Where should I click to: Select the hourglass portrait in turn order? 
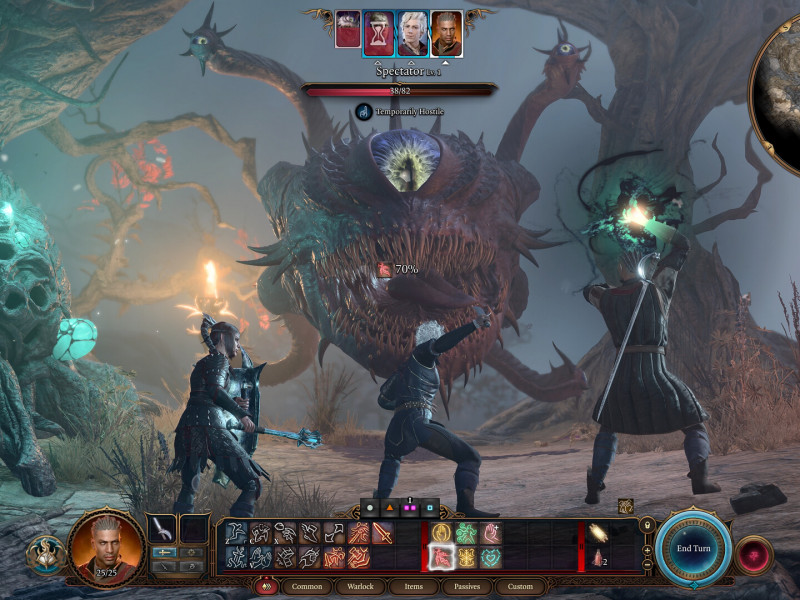click(378, 33)
